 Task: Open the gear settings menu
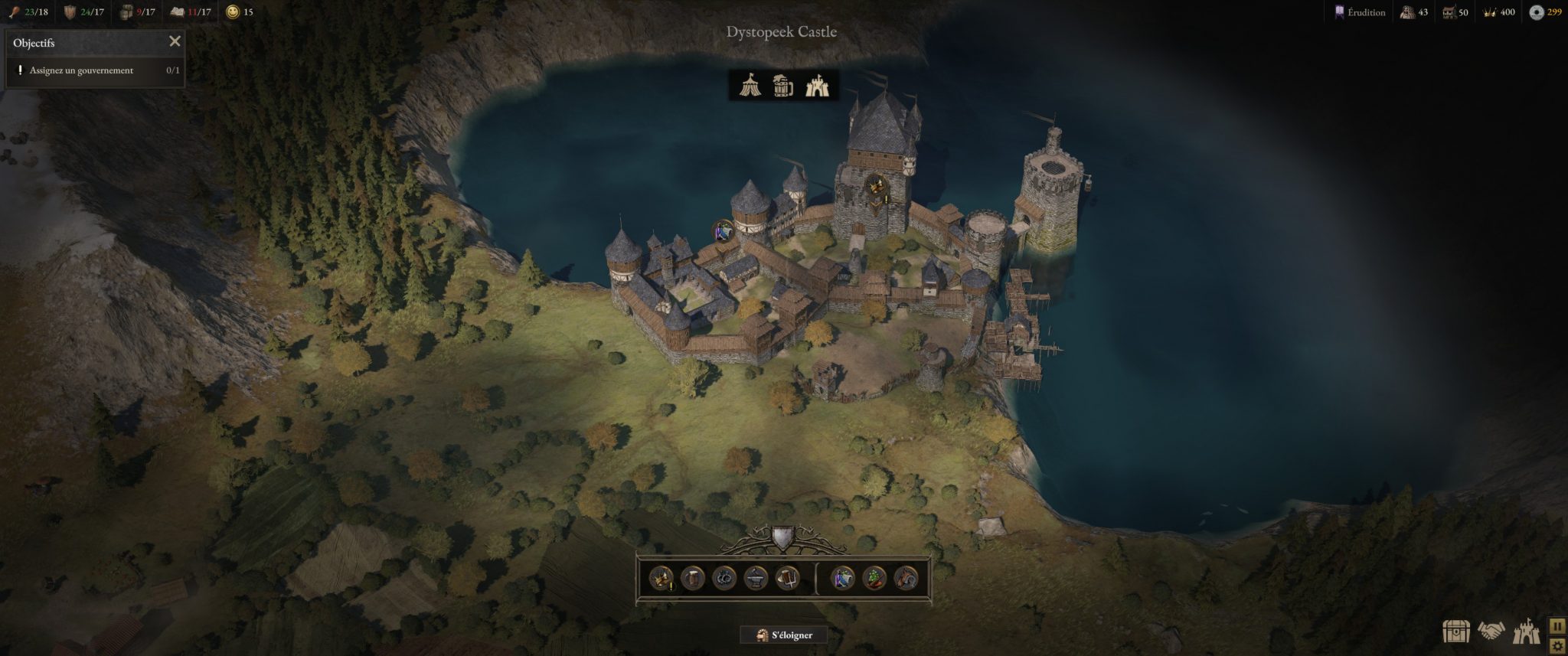1557,645
